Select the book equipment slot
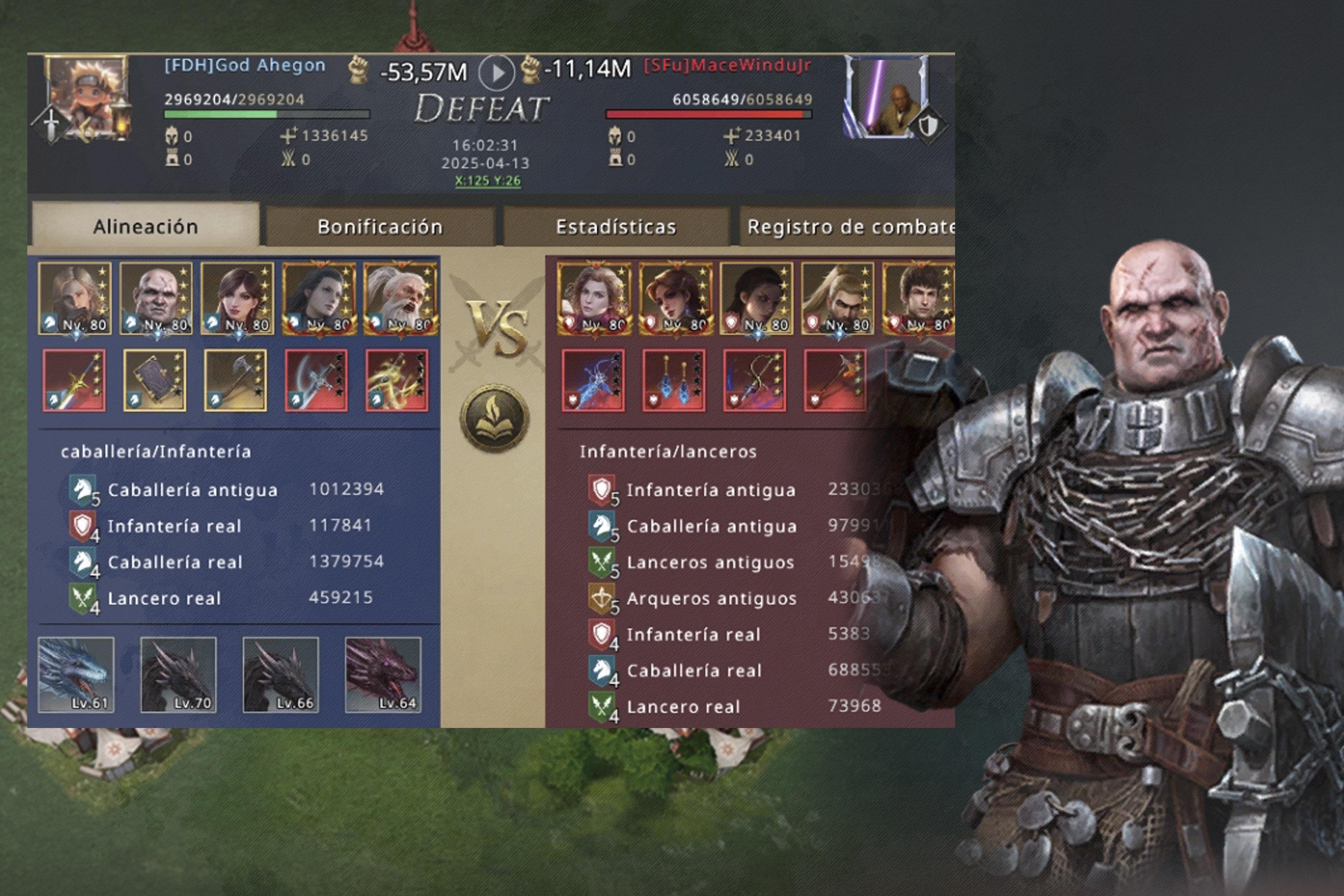 point(155,380)
